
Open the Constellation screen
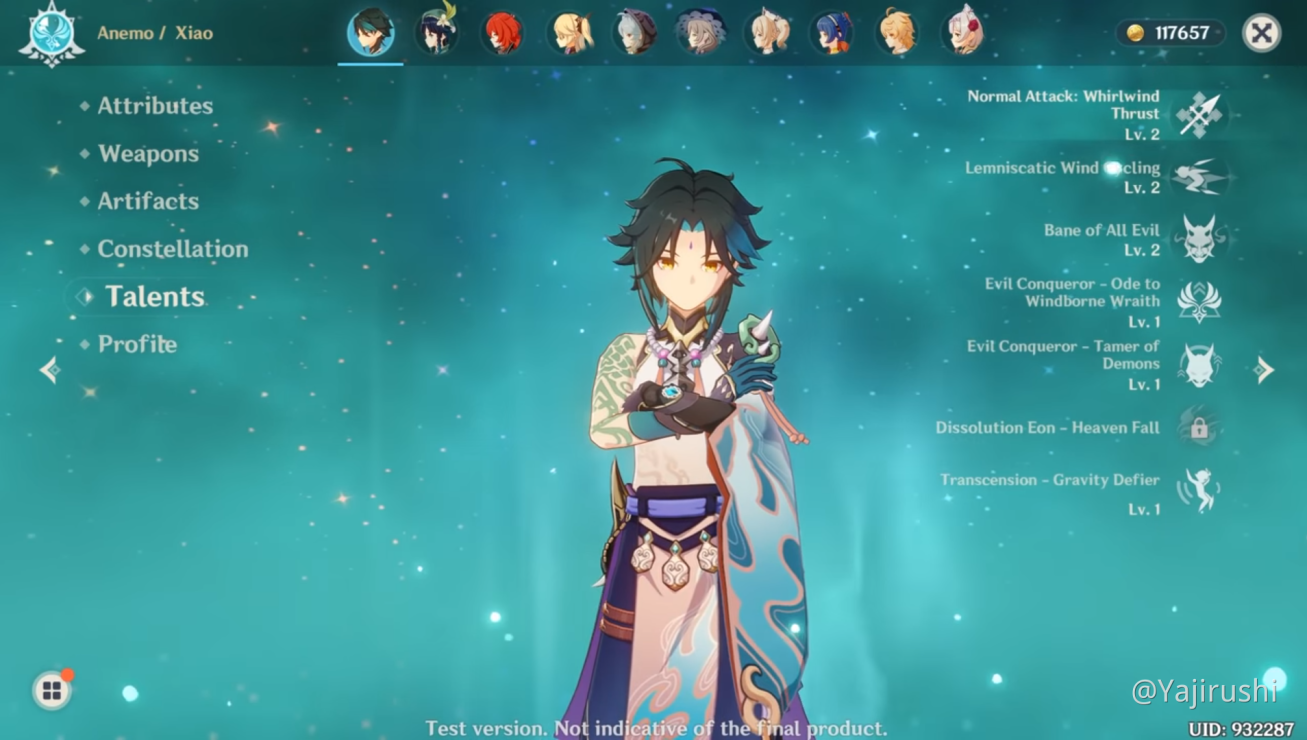coord(172,249)
